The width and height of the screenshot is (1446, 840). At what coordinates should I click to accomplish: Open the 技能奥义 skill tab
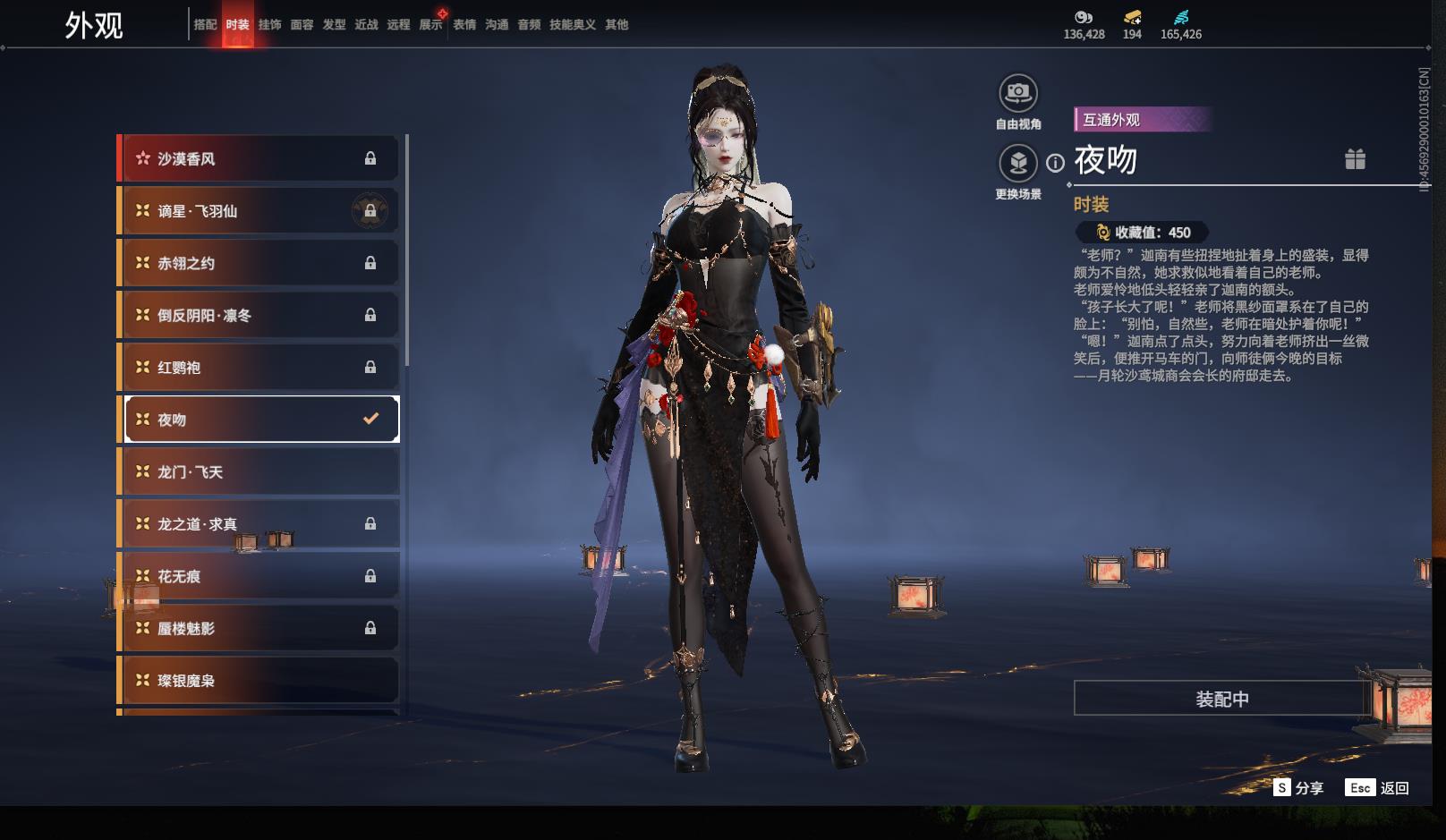572,25
